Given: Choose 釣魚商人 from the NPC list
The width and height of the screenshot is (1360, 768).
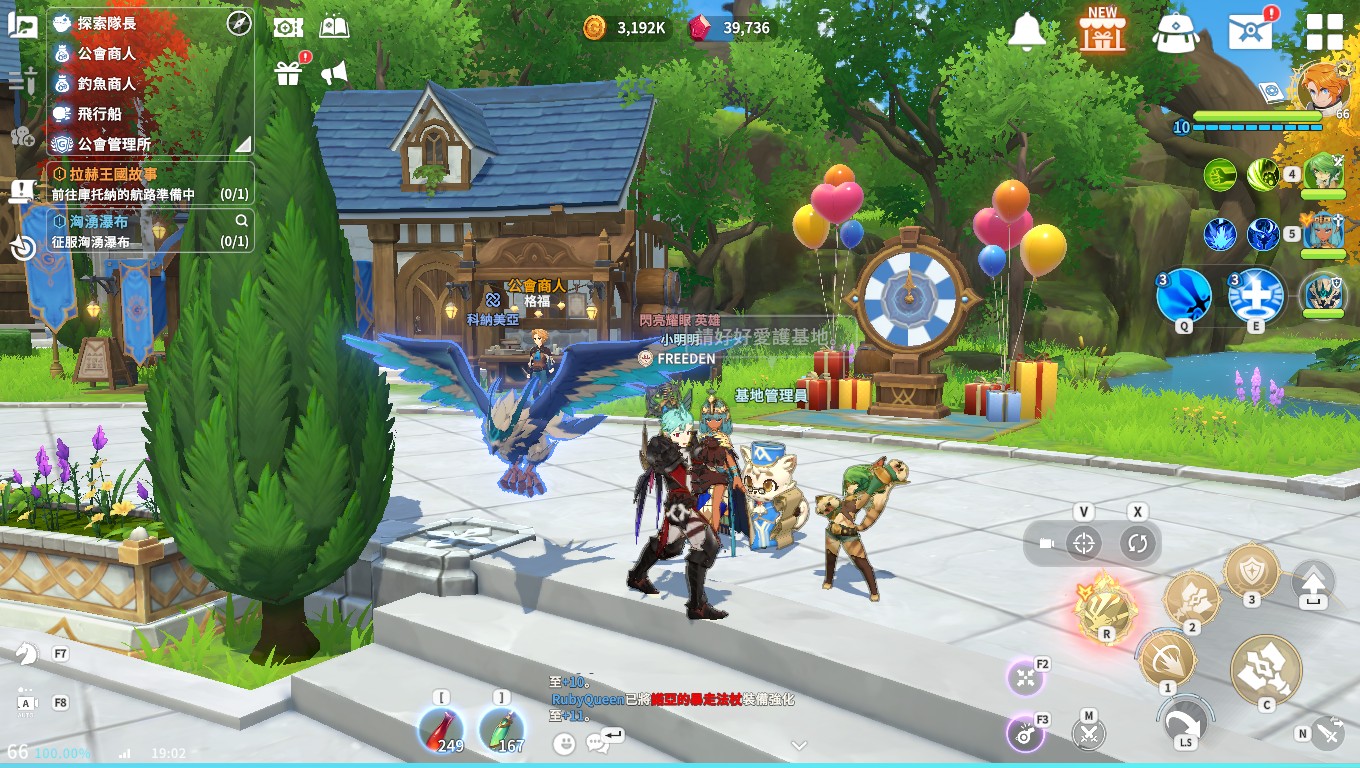Looking at the screenshot, I should (x=107, y=84).
